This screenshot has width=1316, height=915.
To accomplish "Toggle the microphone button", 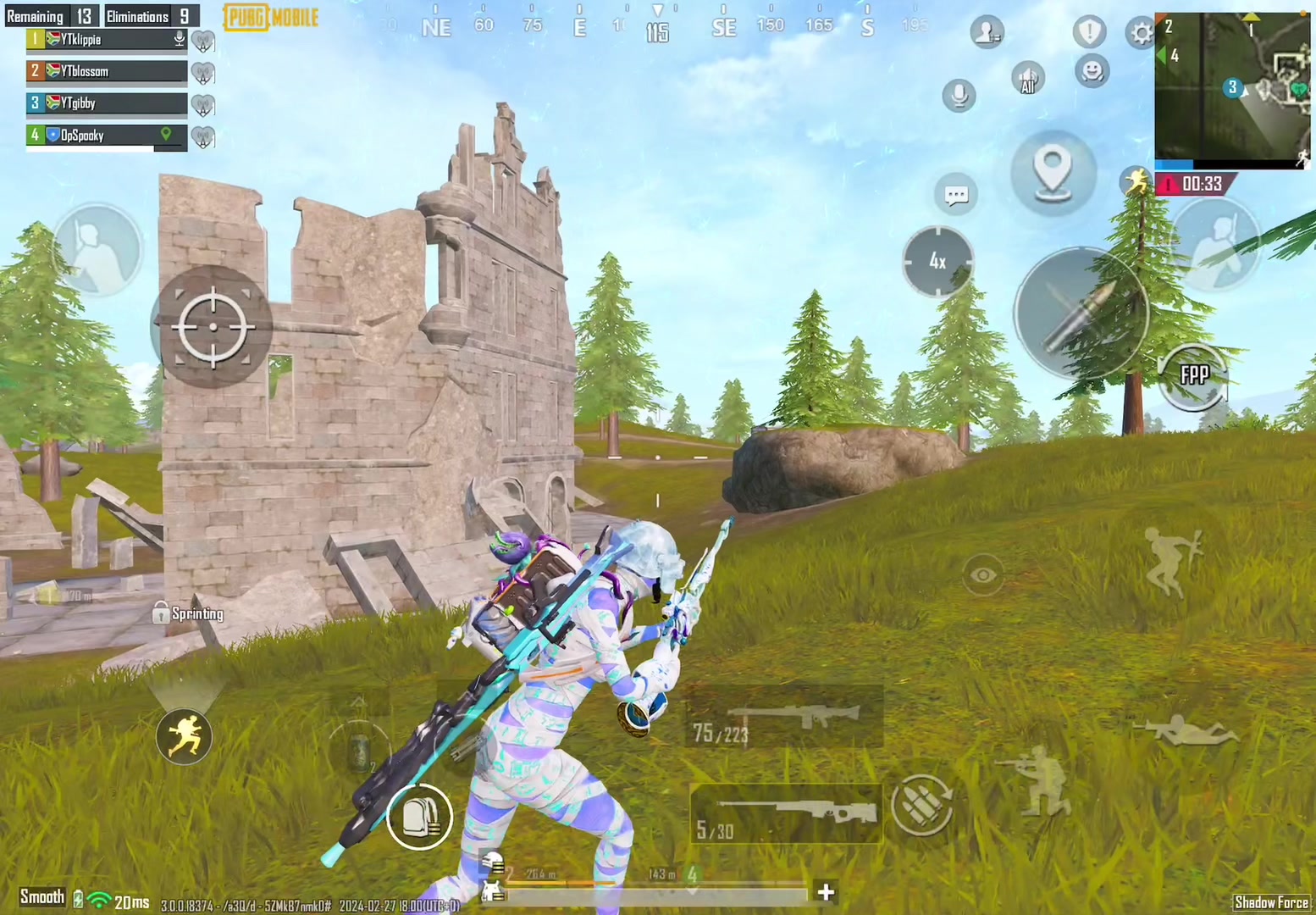I will [x=959, y=95].
